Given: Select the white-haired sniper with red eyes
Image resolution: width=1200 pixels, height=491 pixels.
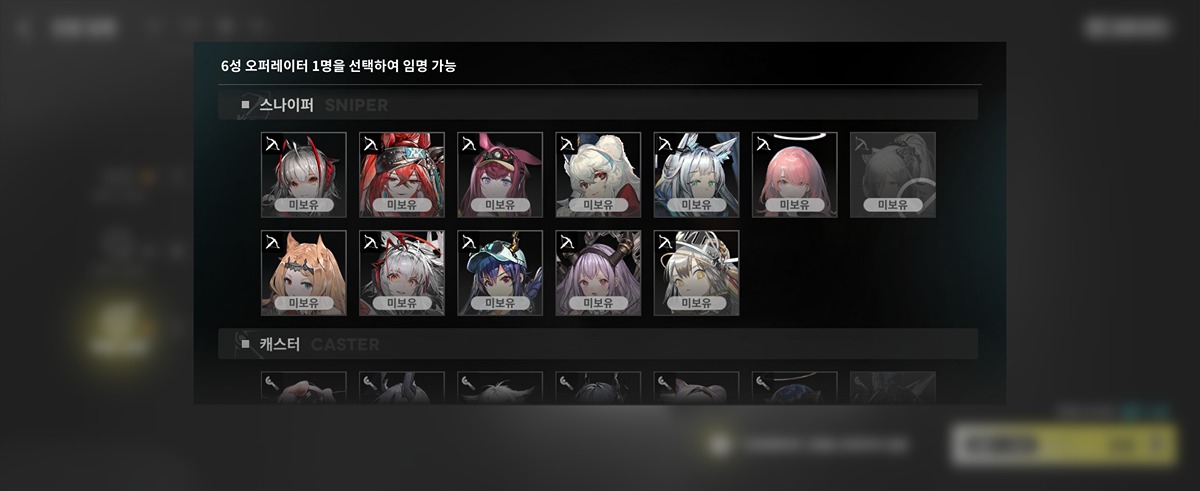Looking at the screenshot, I should [x=401, y=272].
